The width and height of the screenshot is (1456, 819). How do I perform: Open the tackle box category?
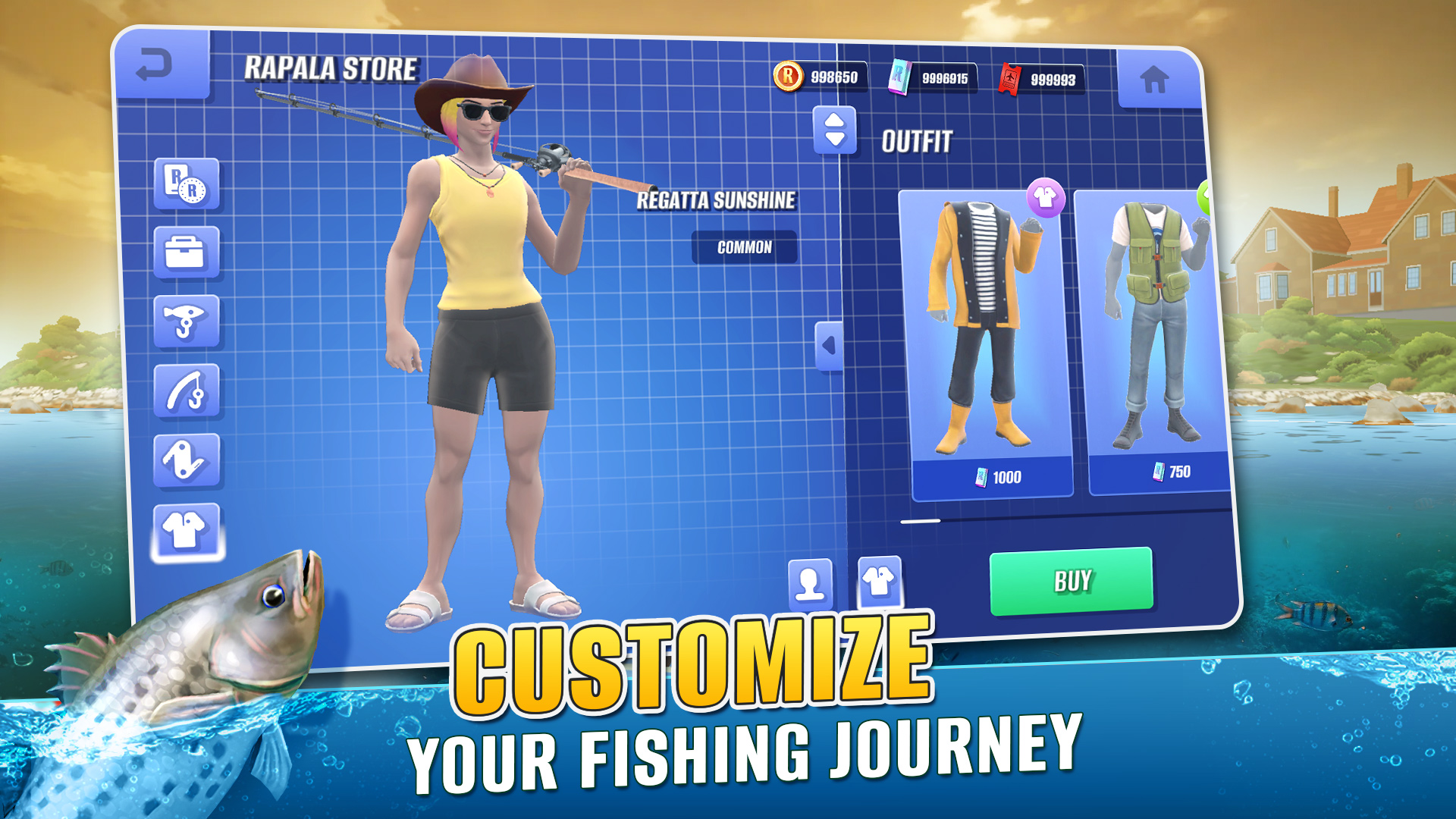point(186,252)
